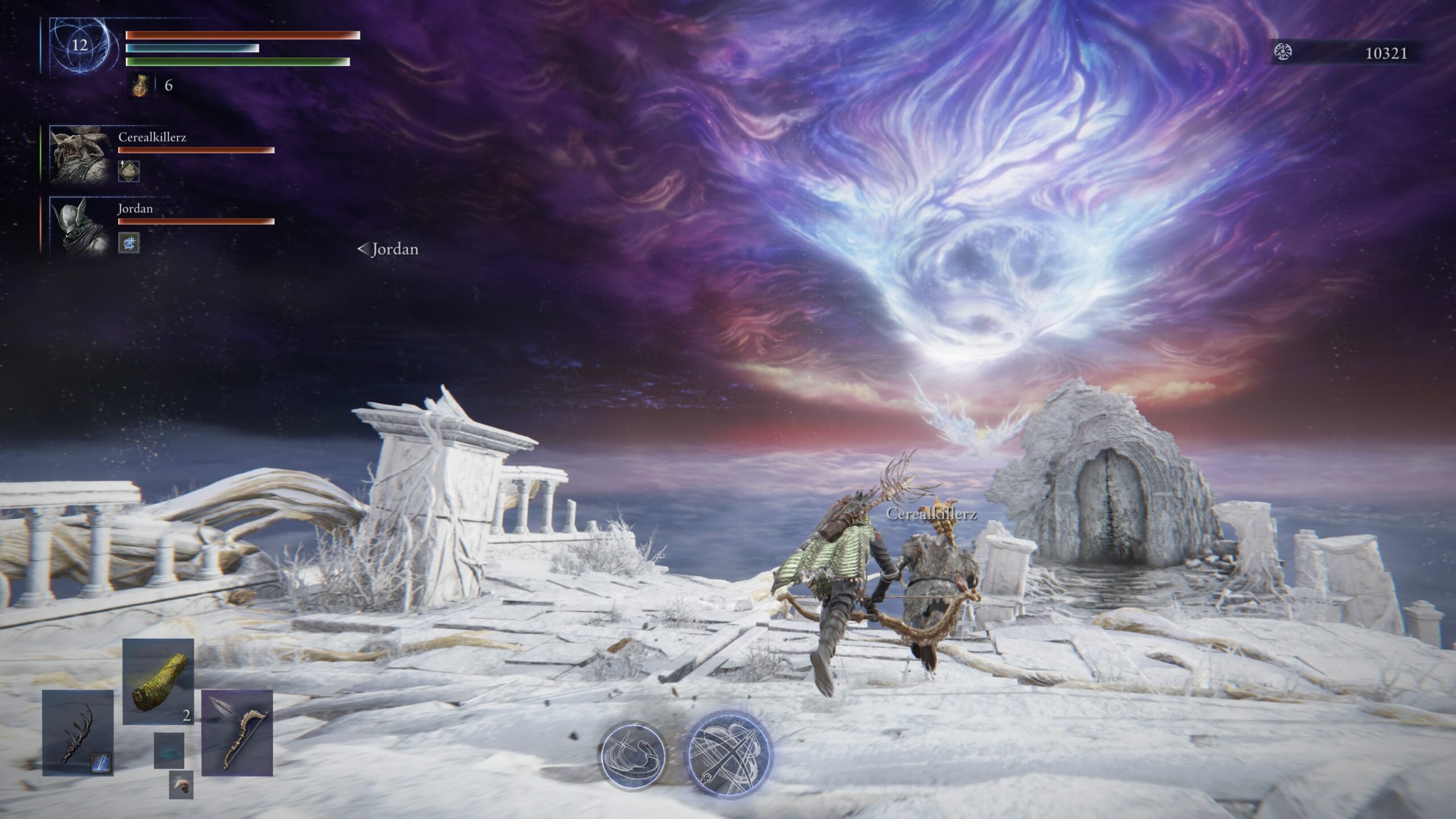Trigger the glowing ultimate art icon
The width and height of the screenshot is (1456, 819).
tap(728, 753)
